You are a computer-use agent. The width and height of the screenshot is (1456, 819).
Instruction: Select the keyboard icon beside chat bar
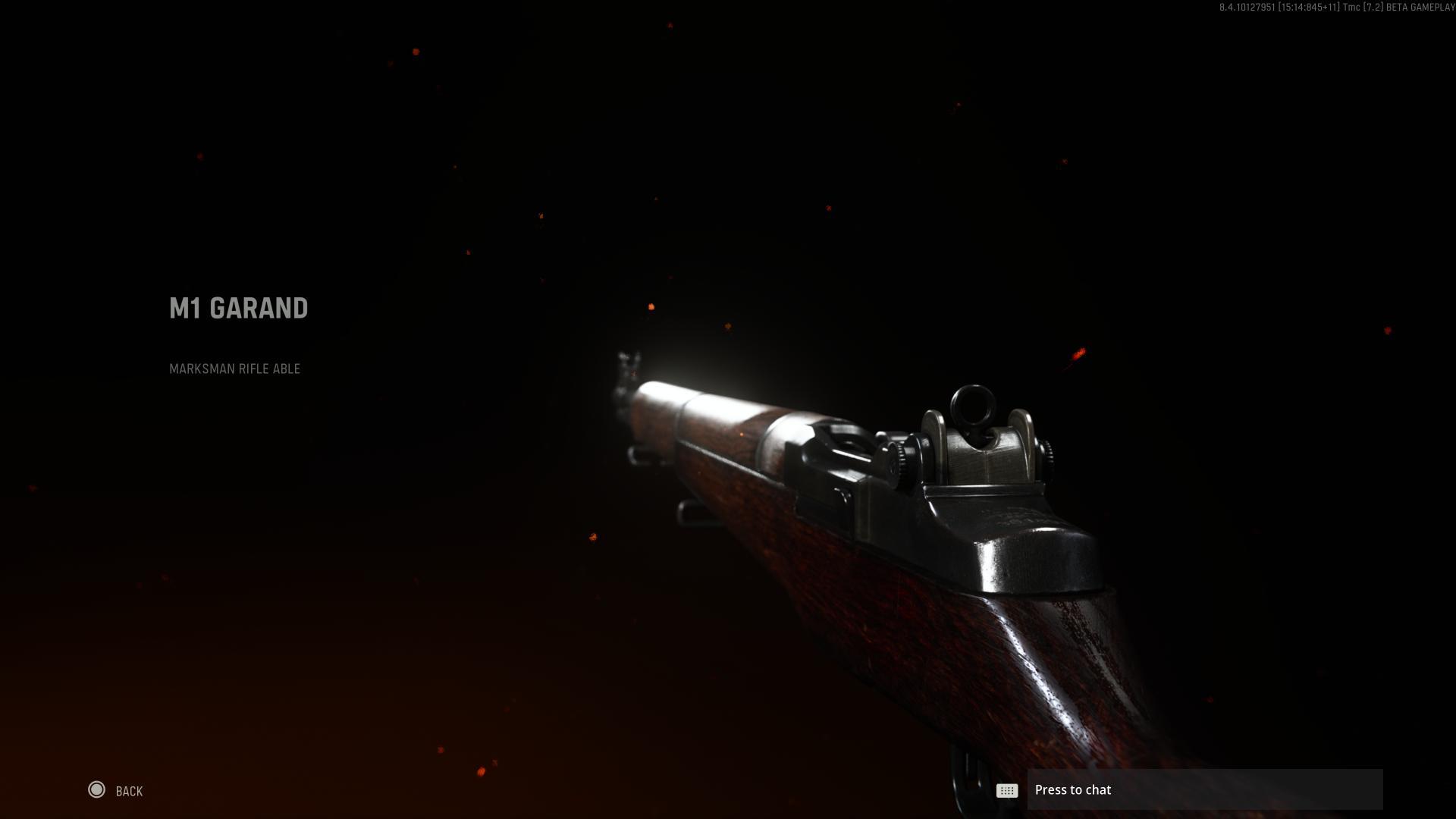pyautogui.click(x=1007, y=790)
